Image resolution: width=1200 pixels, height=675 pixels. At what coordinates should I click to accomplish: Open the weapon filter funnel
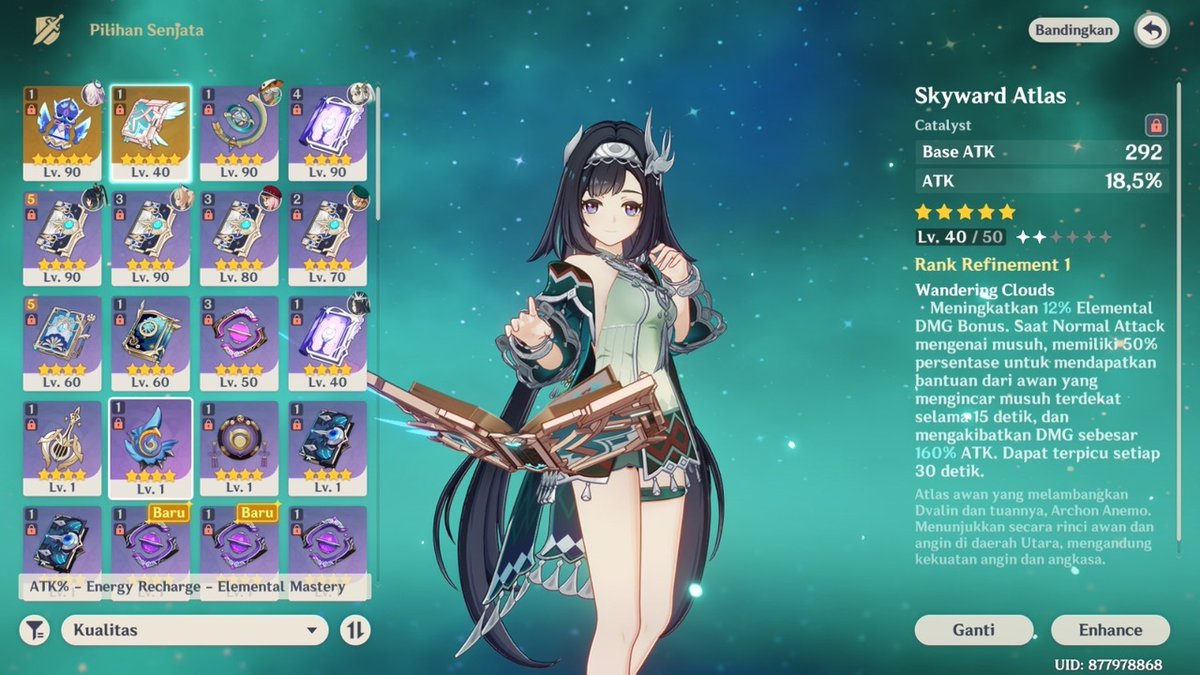pos(35,630)
